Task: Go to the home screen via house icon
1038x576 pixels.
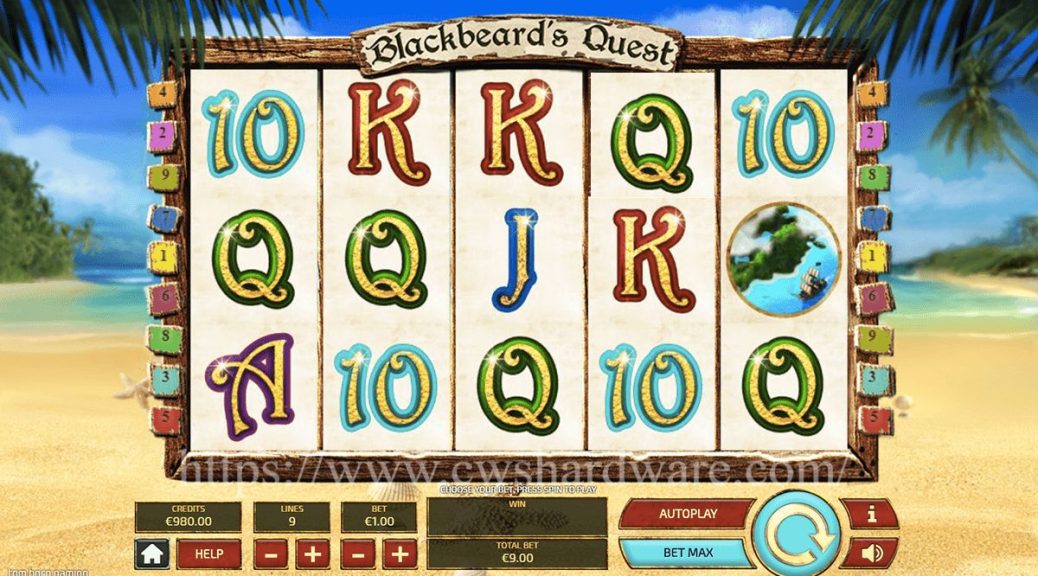Action: tap(153, 554)
